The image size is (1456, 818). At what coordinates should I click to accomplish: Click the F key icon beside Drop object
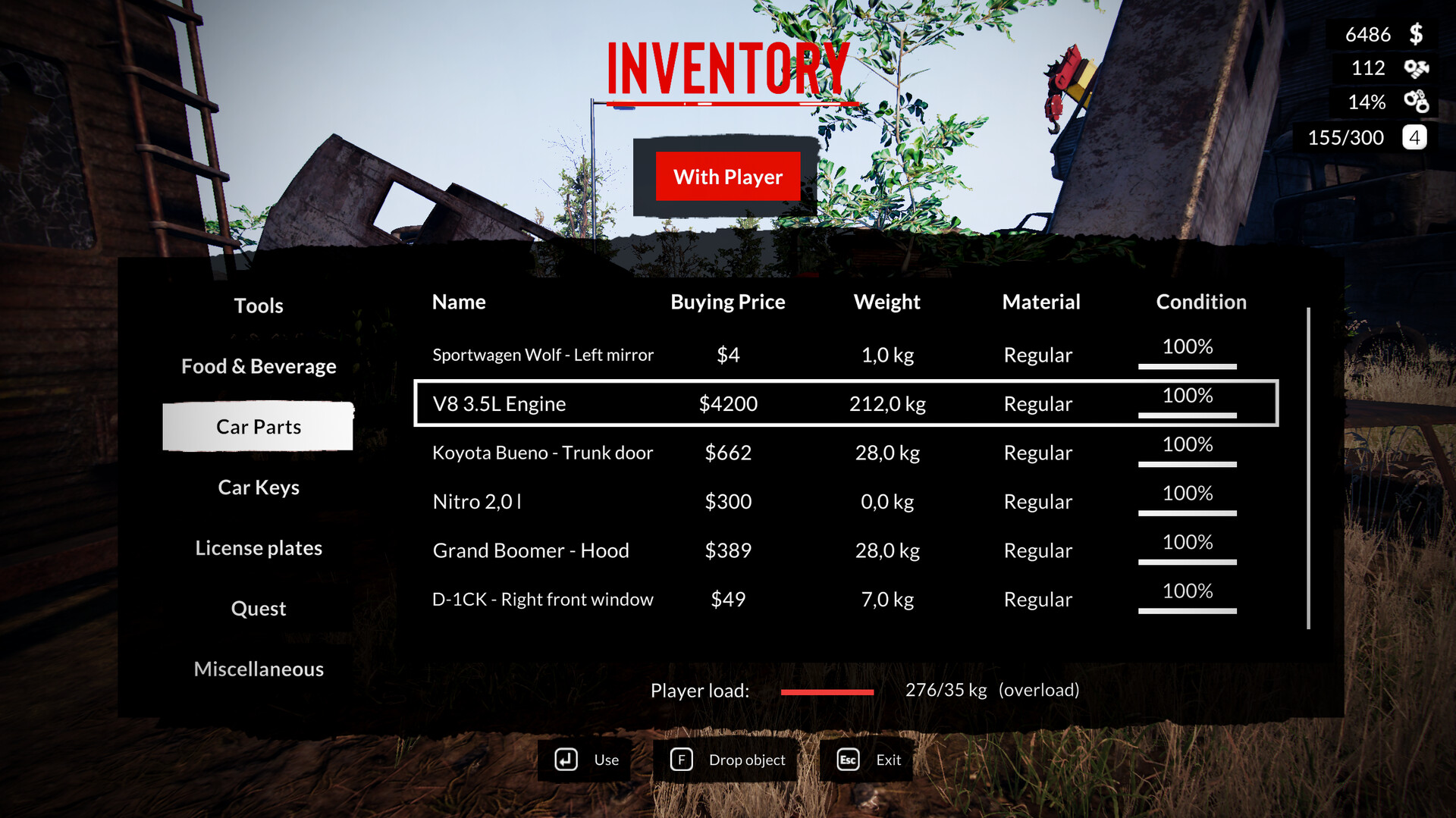(x=682, y=759)
